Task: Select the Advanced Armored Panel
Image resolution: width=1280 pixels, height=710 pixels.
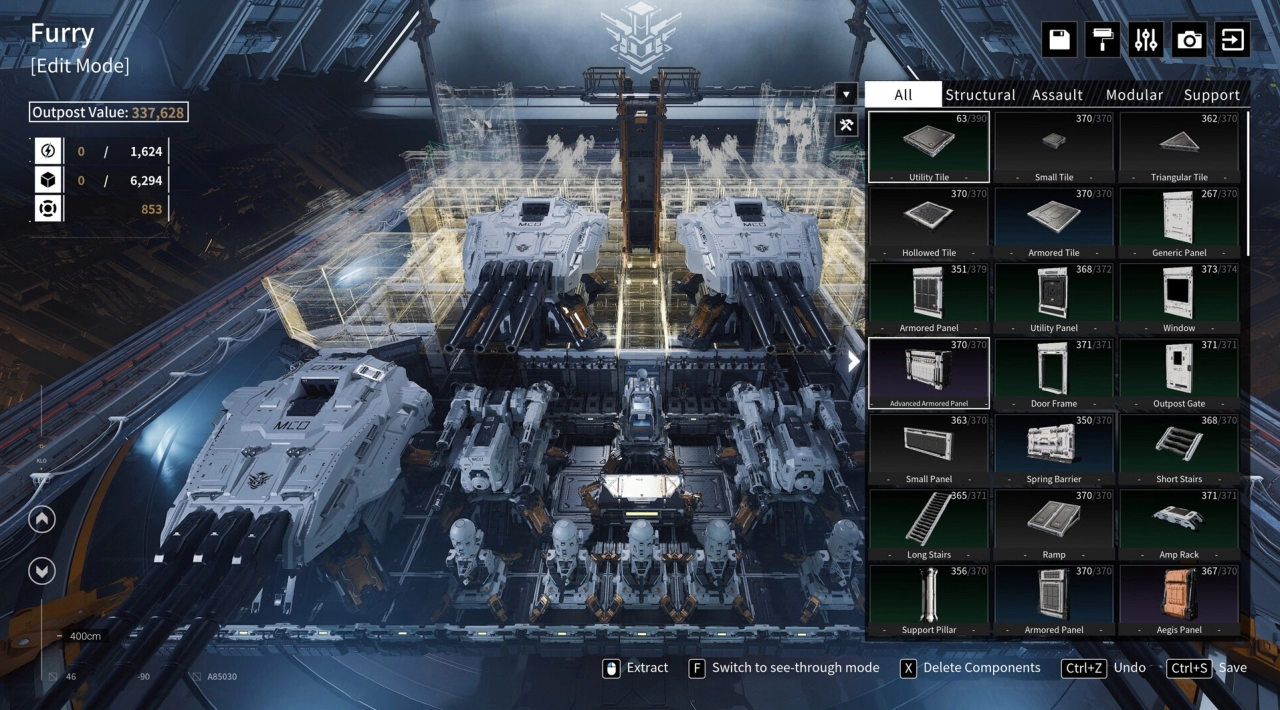Action: pos(929,373)
